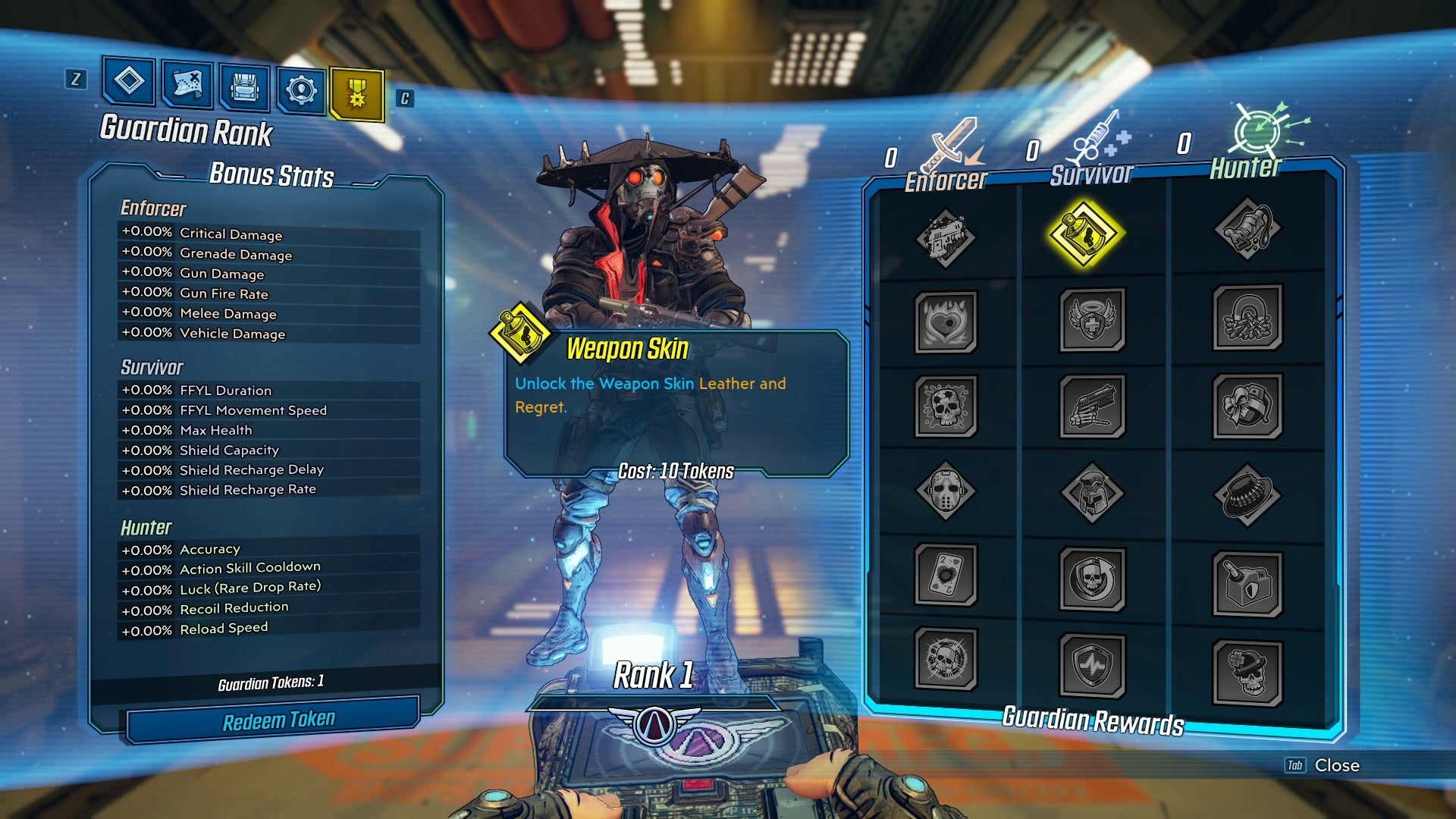
Task: Pick the heartbeat shield reward
Action: pyautogui.click(x=1092, y=665)
